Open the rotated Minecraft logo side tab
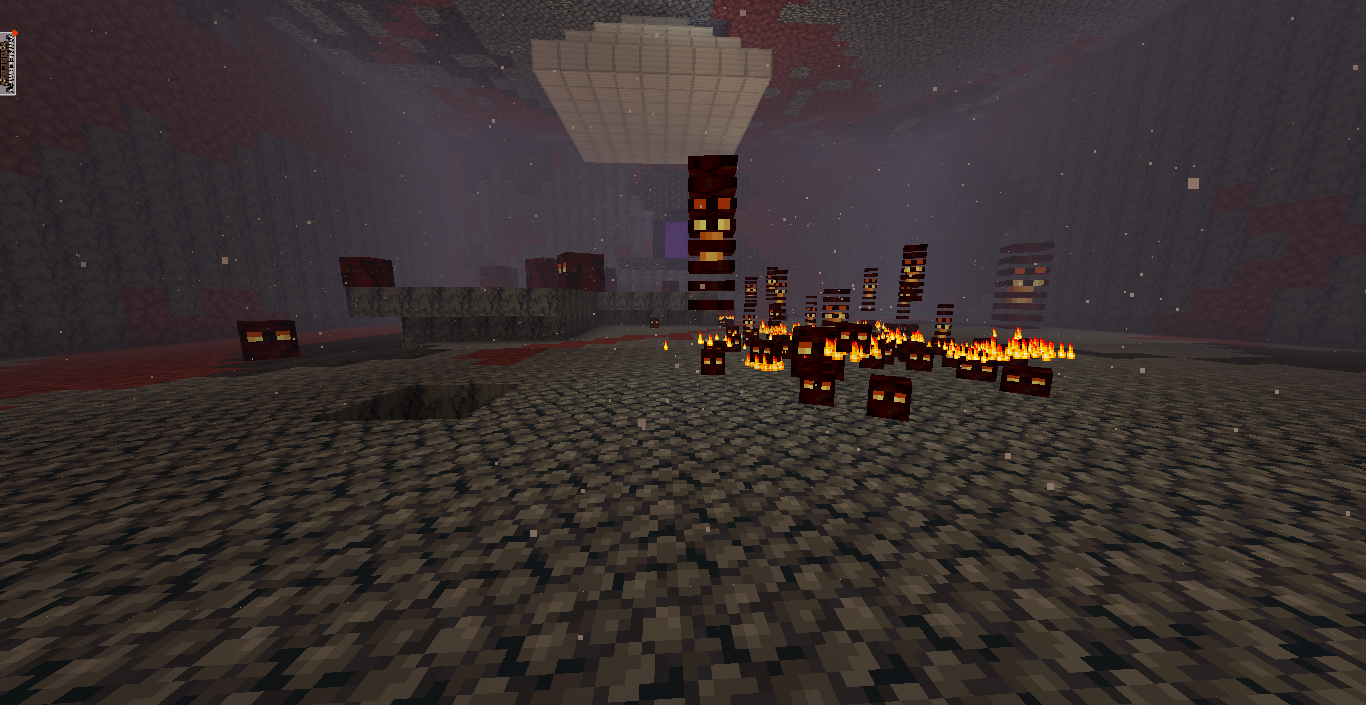The height and width of the screenshot is (705, 1366). pyautogui.click(x=9, y=62)
